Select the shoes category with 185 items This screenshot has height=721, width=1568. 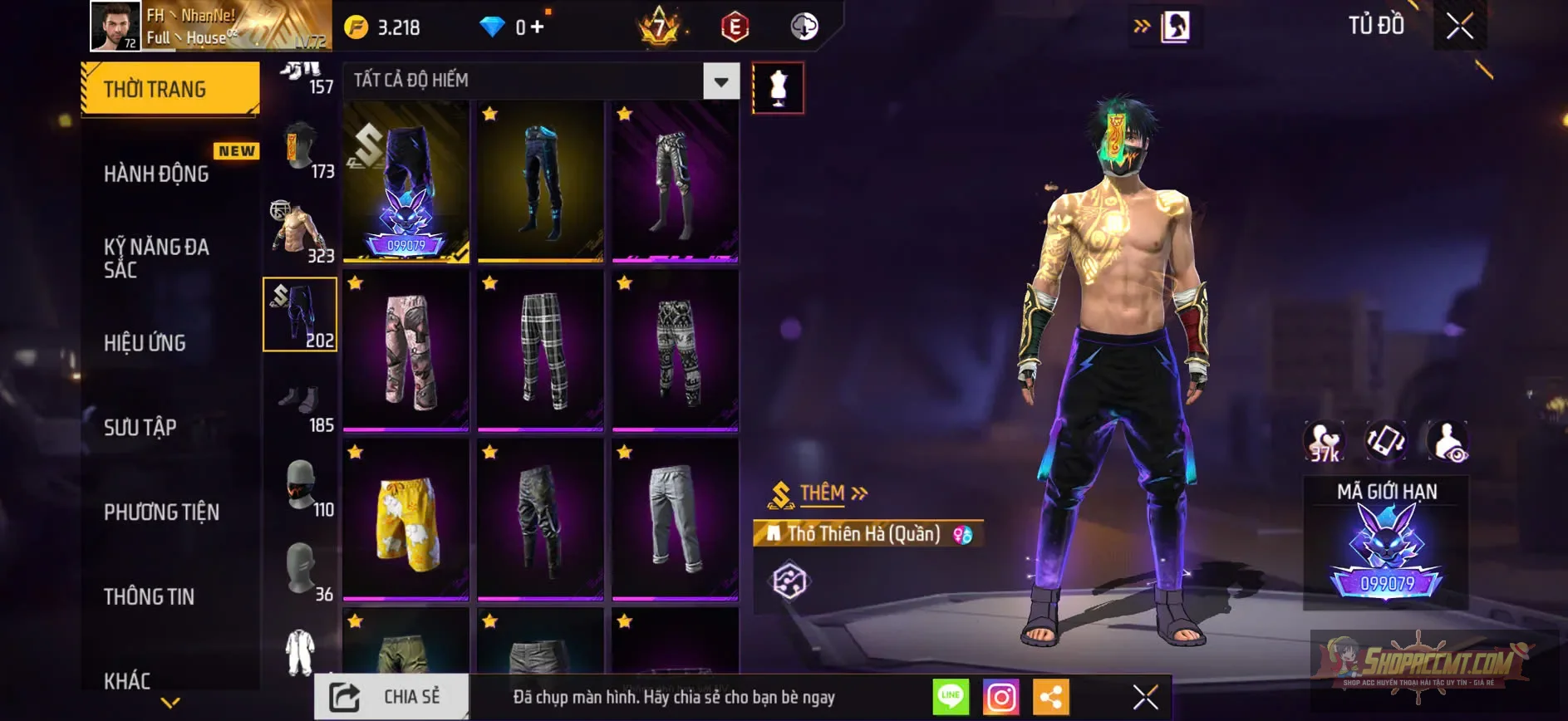[x=301, y=409]
